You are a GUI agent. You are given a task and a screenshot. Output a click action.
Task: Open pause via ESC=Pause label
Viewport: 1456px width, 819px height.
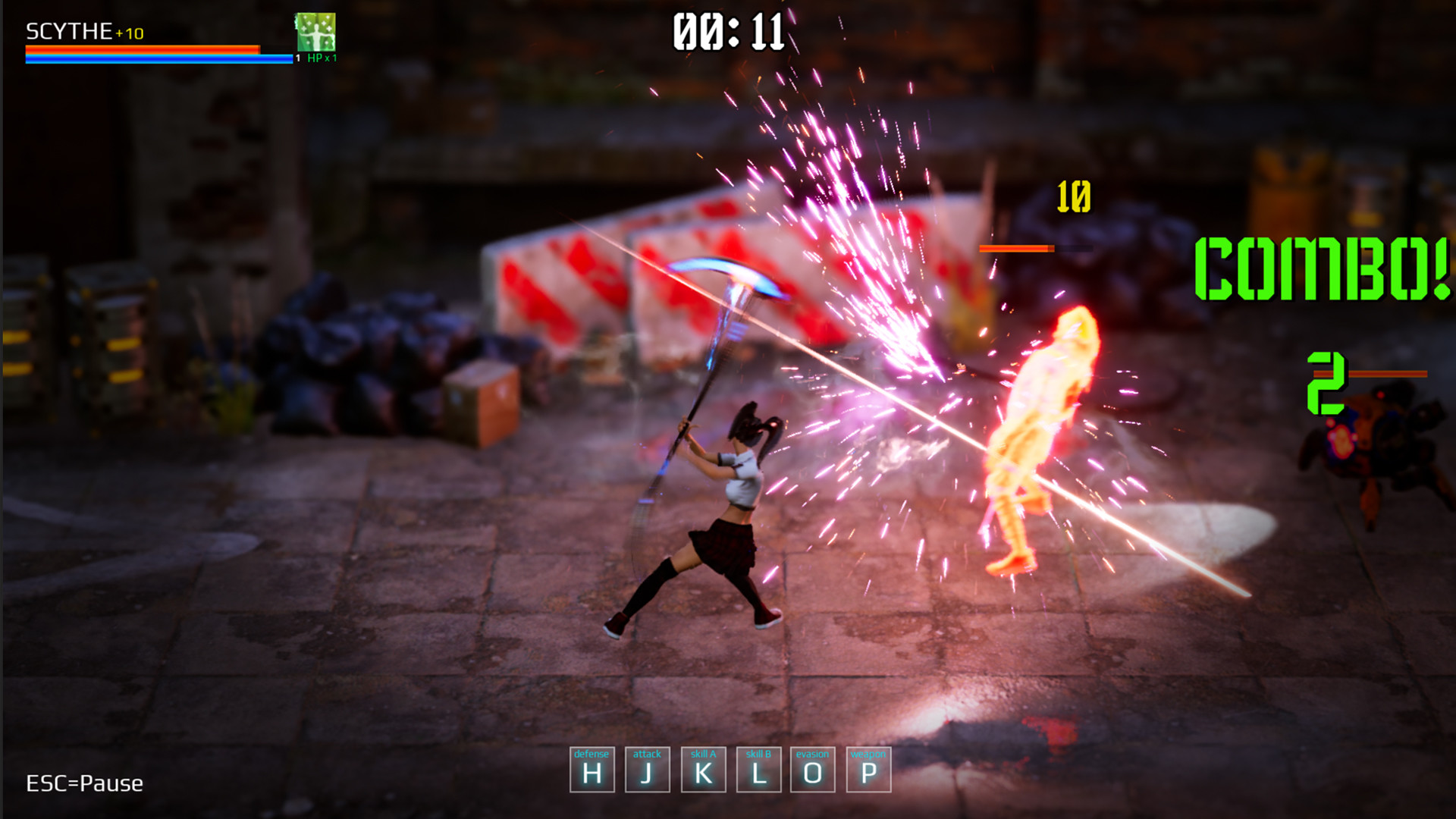coord(85,783)
